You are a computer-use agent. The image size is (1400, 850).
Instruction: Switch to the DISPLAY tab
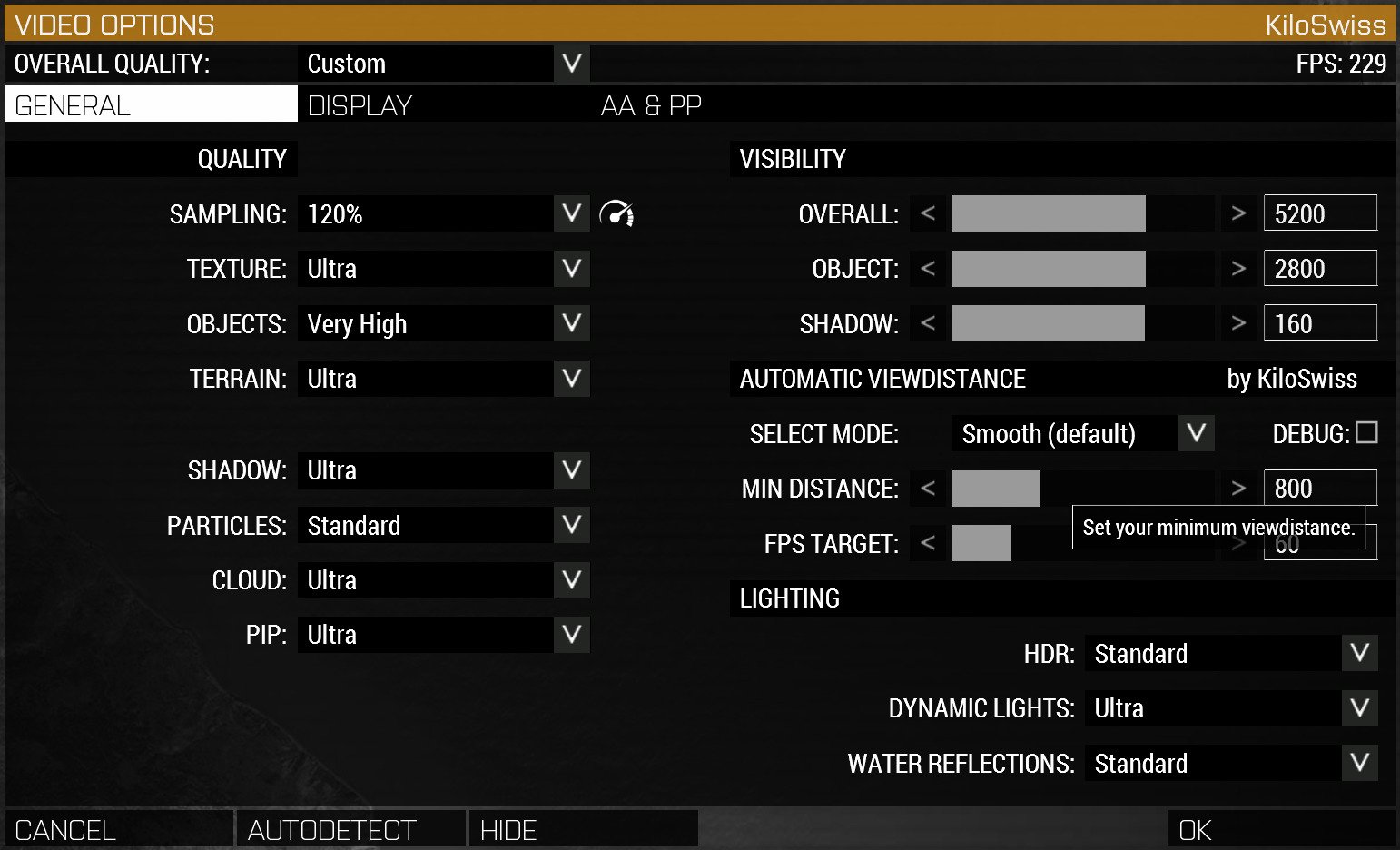[359, 104]
